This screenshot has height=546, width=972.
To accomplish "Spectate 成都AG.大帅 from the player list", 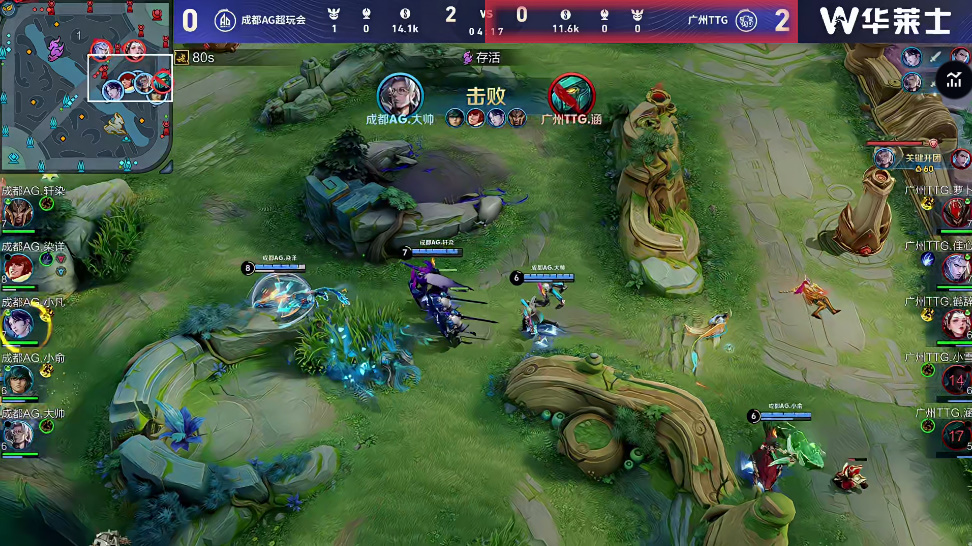I will (17, 434).
